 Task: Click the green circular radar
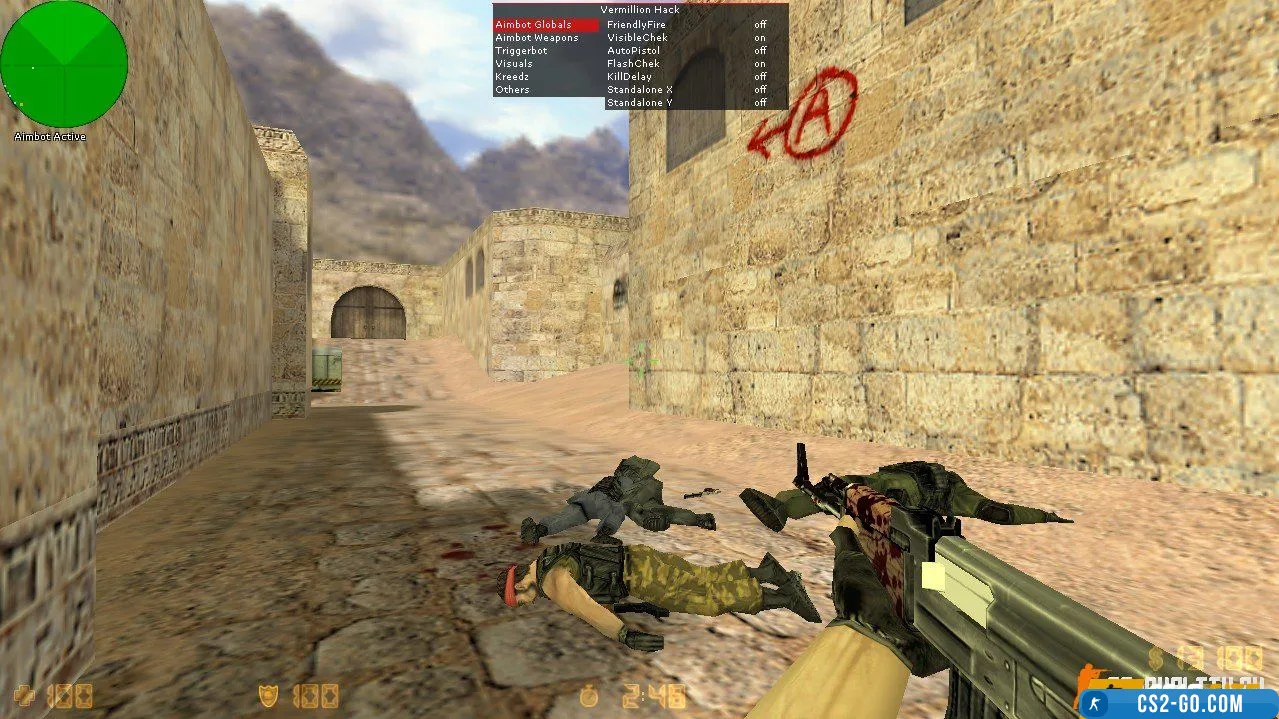[x=64, y=64]
